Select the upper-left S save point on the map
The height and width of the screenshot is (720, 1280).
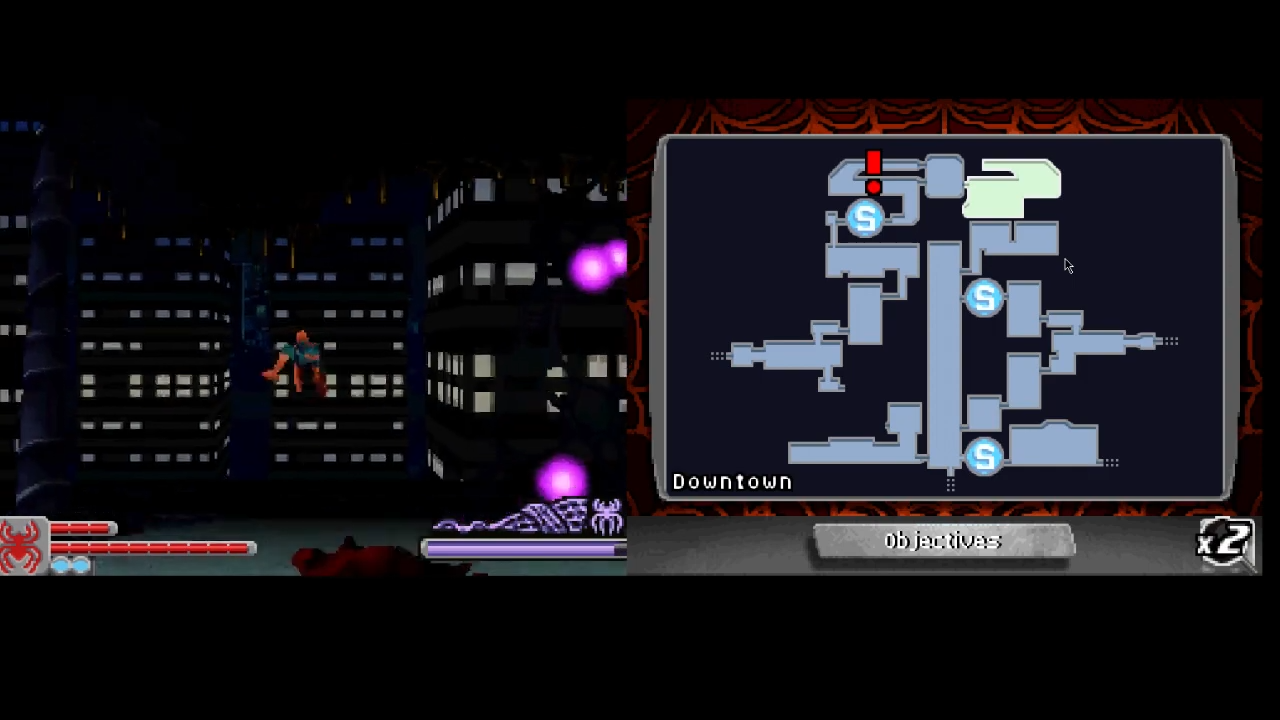point(865,218)
